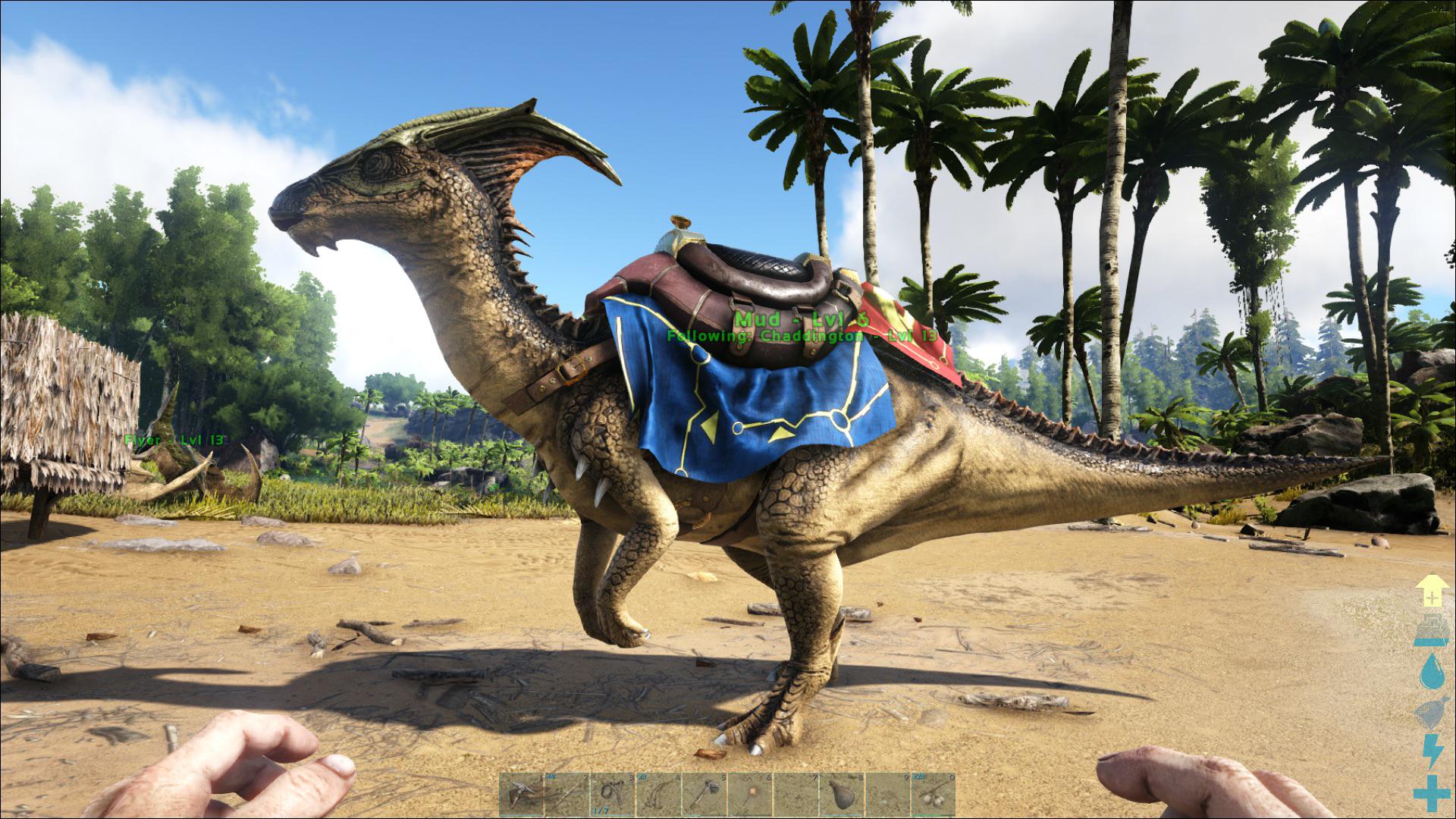The image size is (1456, 819).
Task: Select the stone pick in hotbar slot 1
Action: tap(520, 796)
